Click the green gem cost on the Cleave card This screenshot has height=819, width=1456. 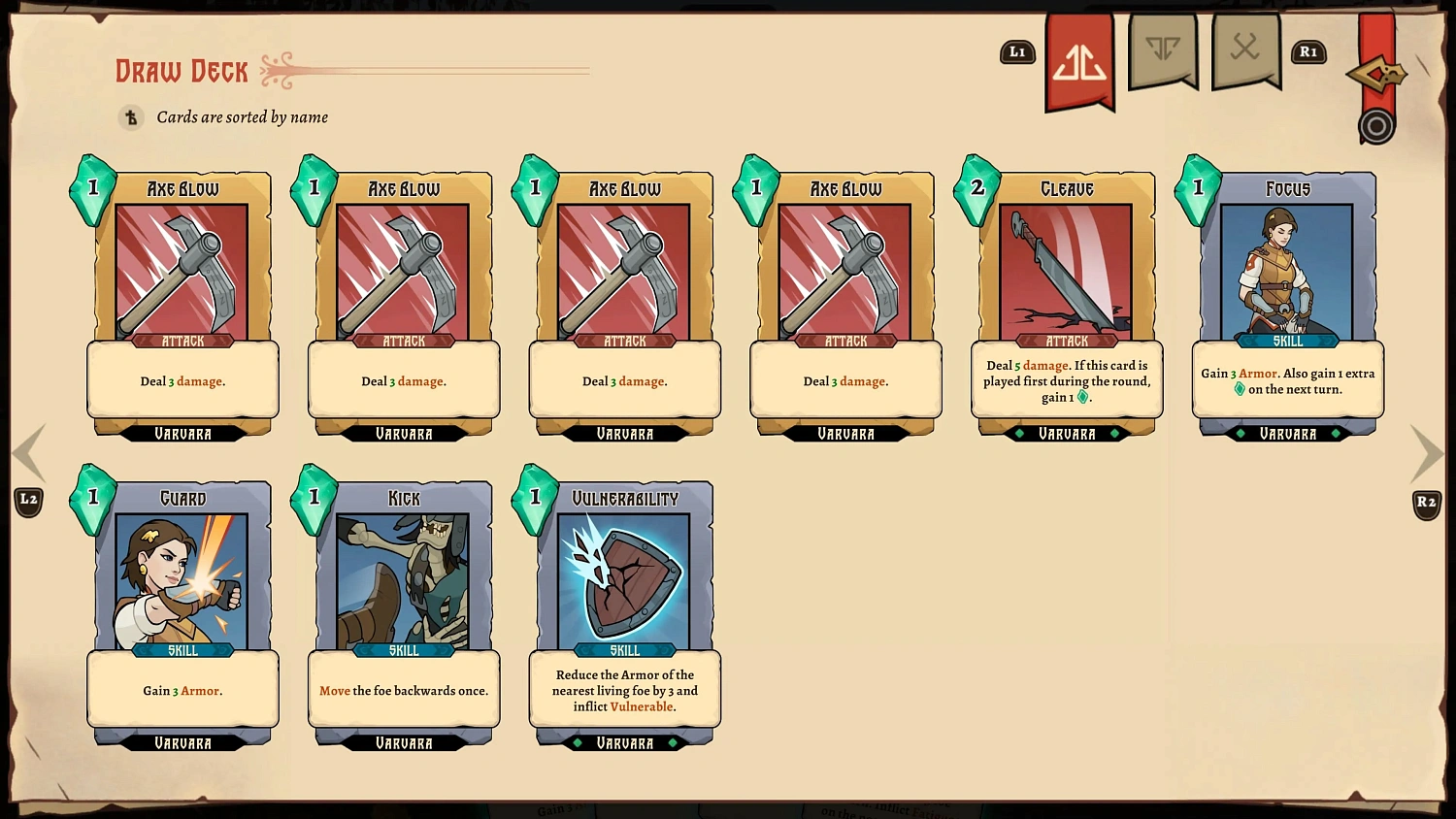(978, 189)
